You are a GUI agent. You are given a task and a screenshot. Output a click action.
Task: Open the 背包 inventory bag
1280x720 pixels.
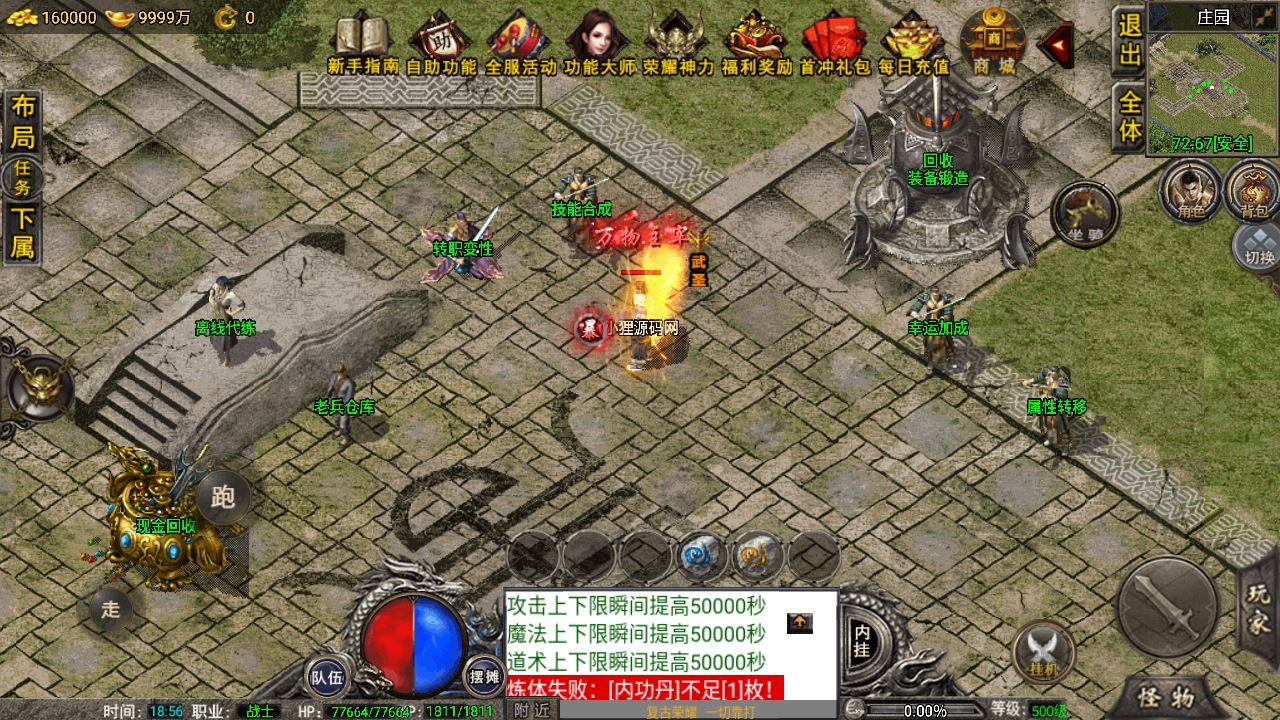pyautogui.click(x=1253, y=190)
